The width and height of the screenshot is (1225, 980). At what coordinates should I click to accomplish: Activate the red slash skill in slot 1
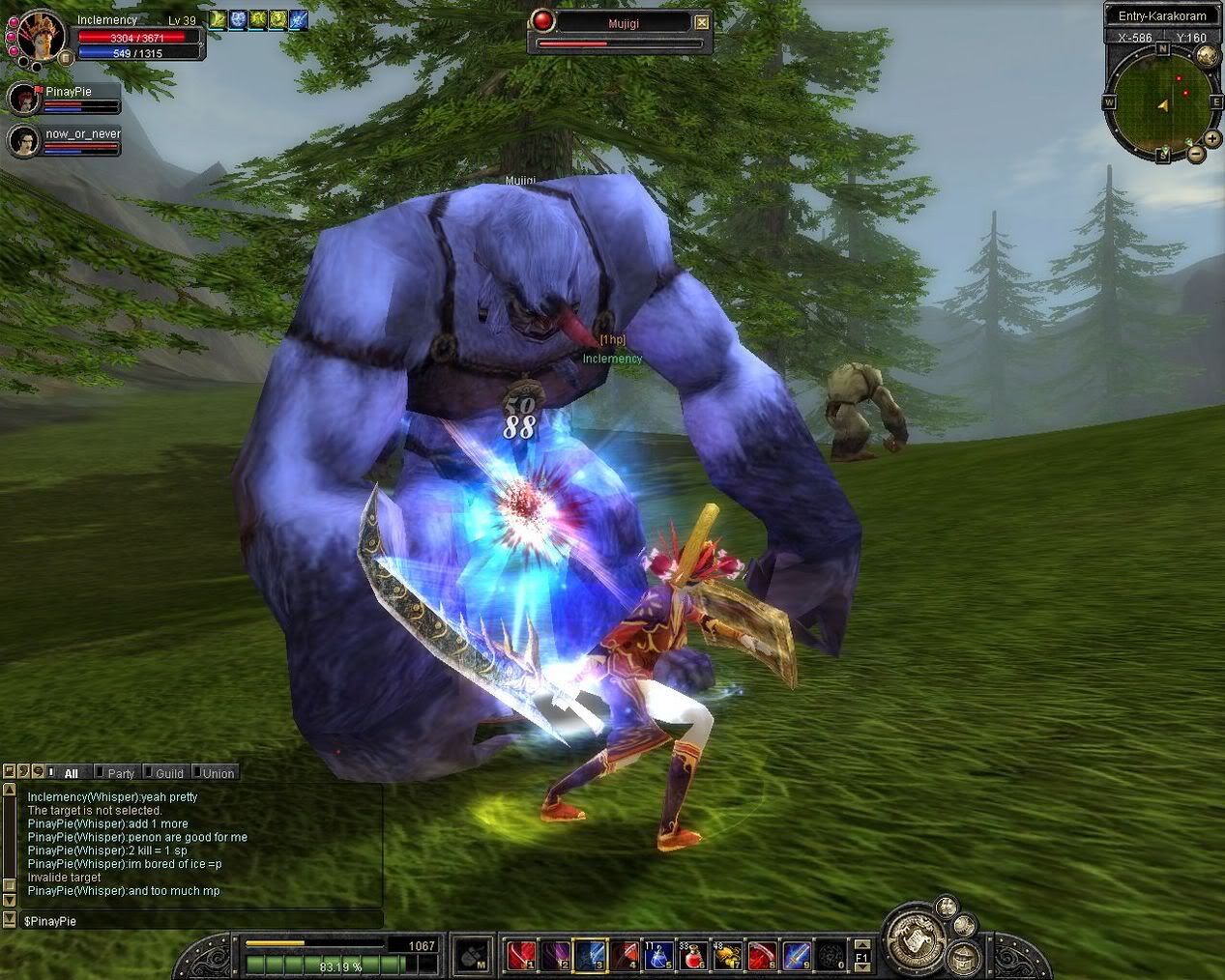click(520, 956)
